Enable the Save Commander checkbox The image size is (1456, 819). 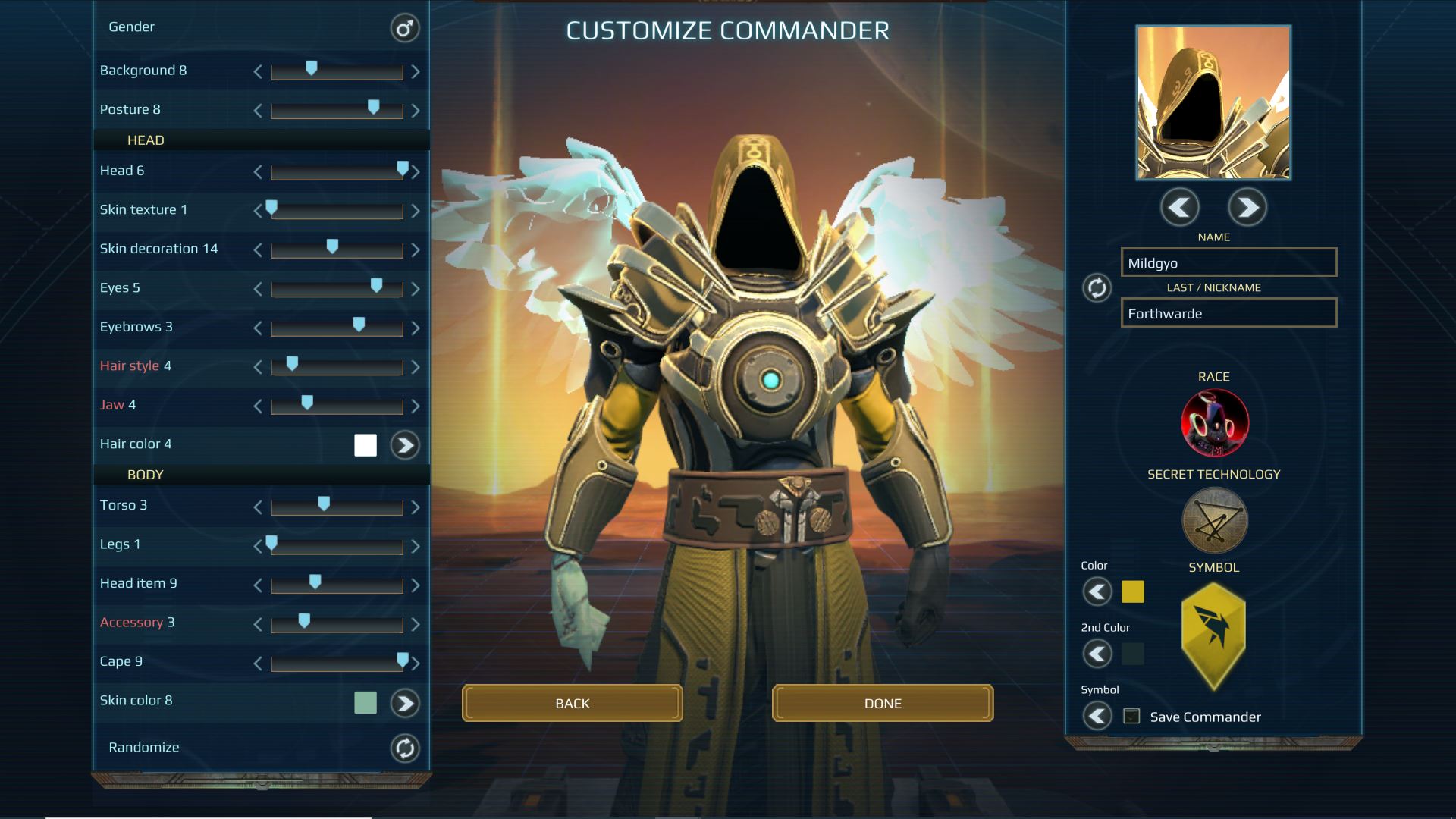point(1131,714)
